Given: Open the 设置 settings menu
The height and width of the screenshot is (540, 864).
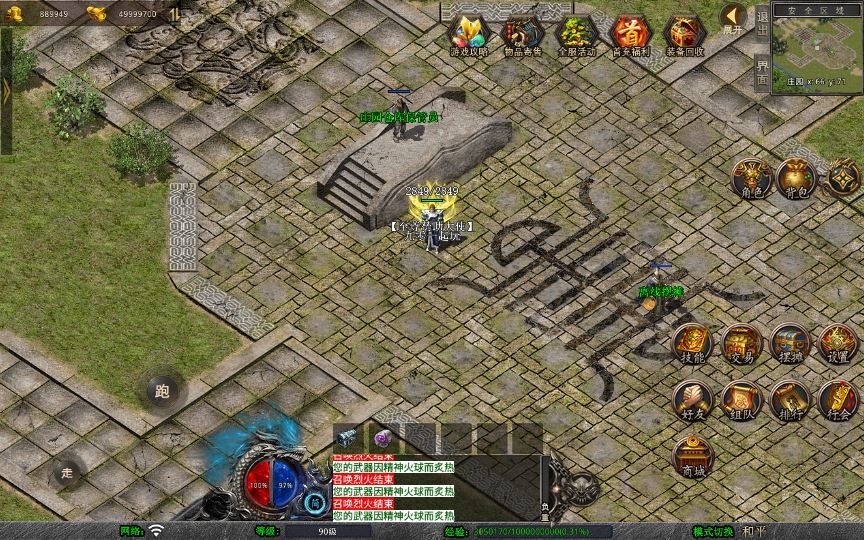Looking at the screenshot, I should coord(838,344).
